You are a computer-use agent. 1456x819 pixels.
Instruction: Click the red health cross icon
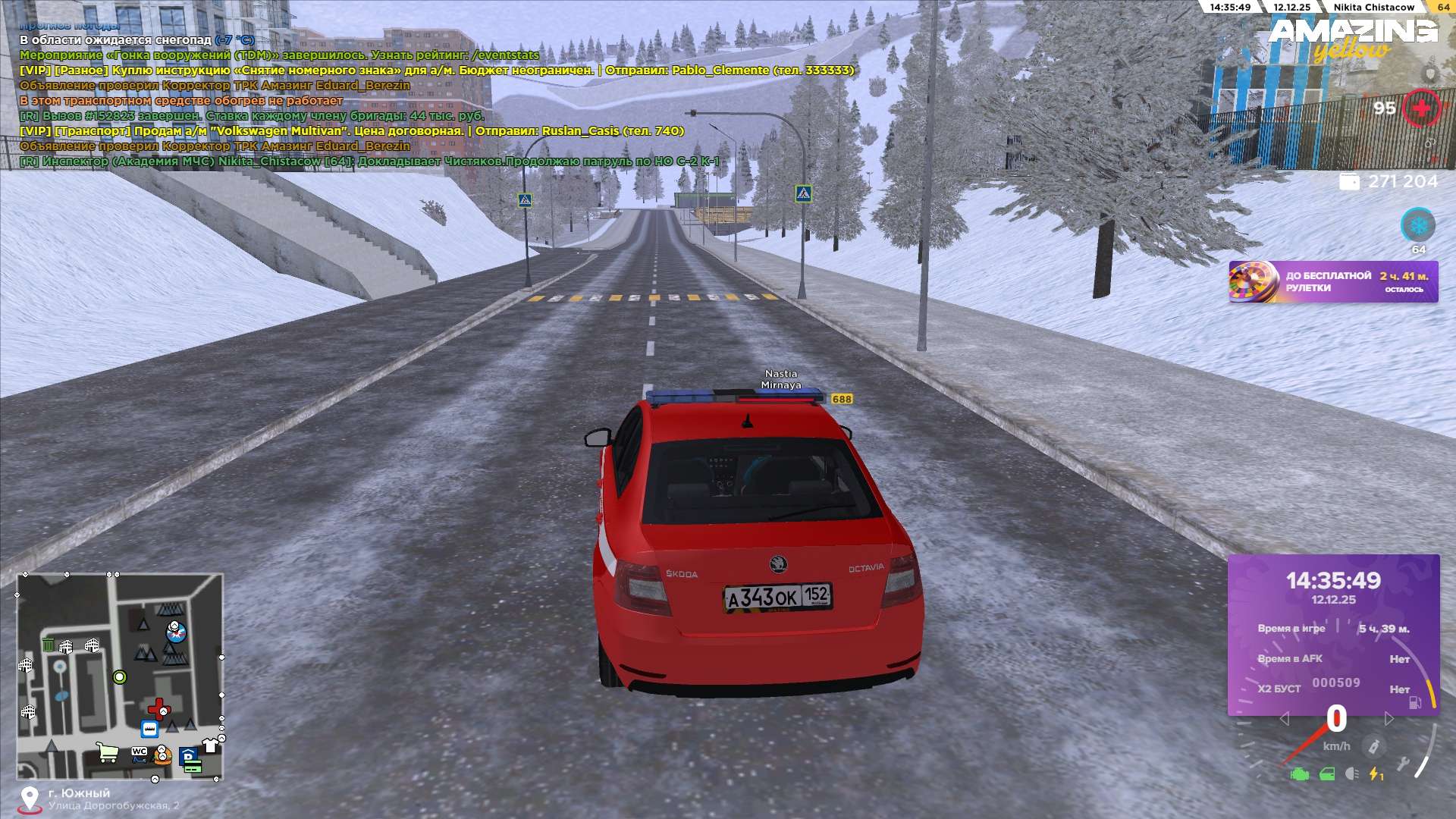pos(1420,108)
